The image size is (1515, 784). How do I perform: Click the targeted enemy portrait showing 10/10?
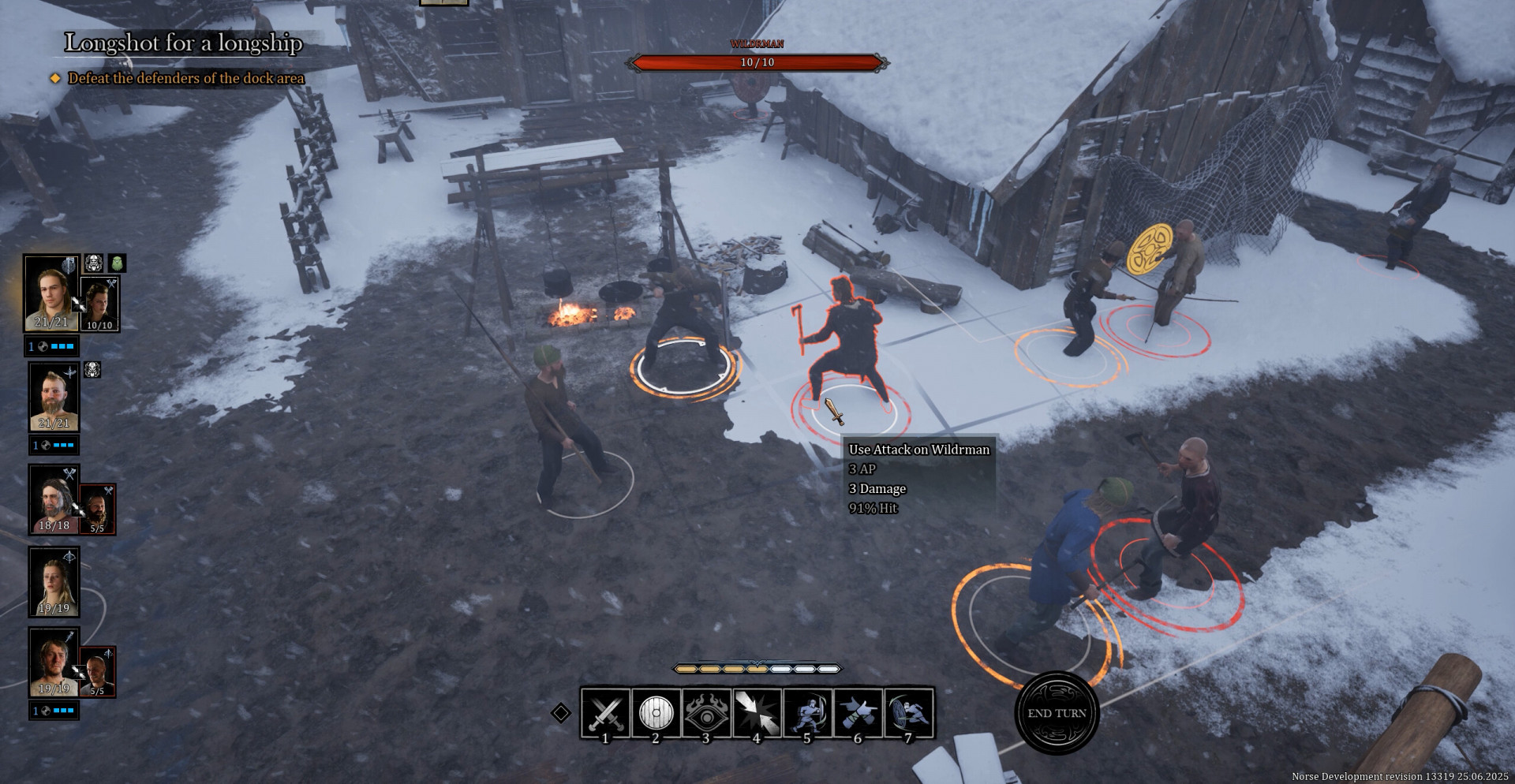pyautogui.click(x=99, y=304)
